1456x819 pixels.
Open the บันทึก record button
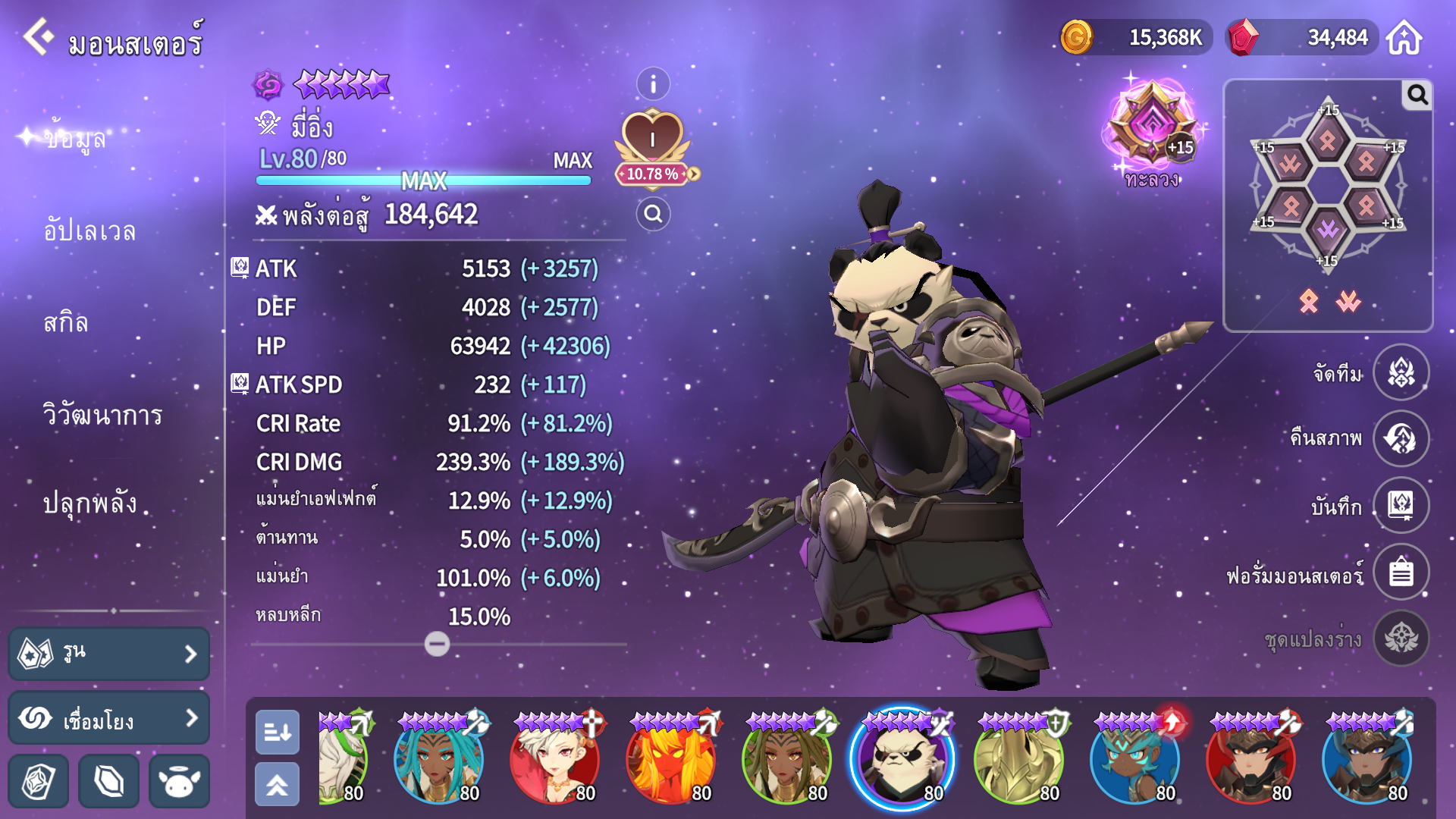(1401, 504)
